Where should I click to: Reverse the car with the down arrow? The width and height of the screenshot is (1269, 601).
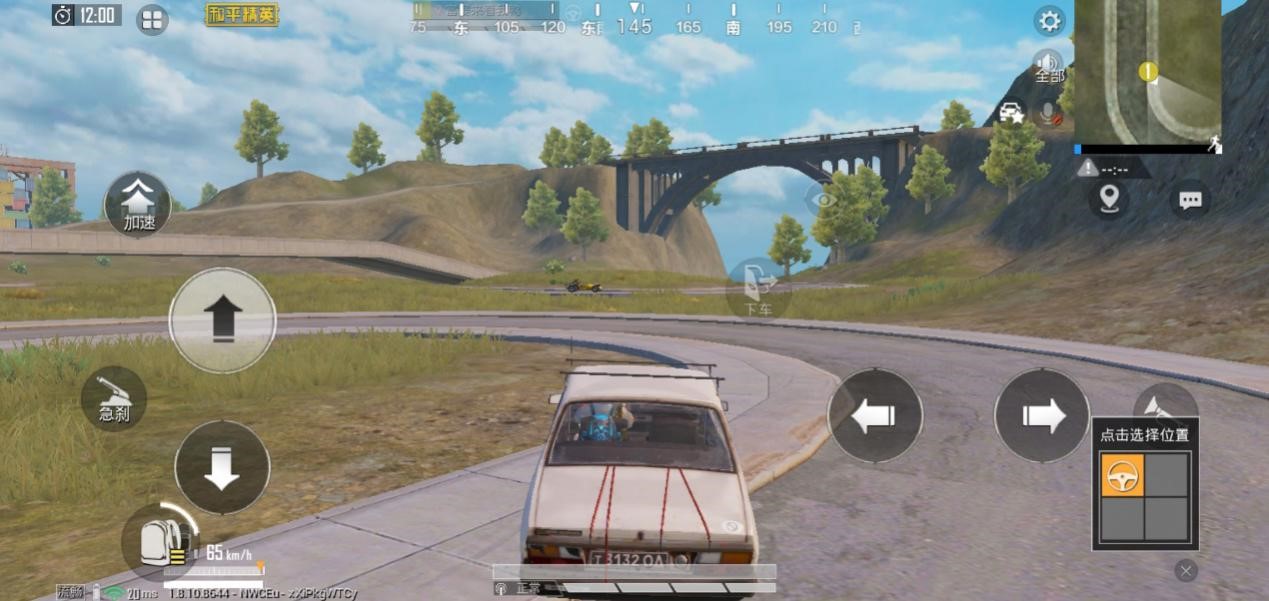(x=222, y=467)
